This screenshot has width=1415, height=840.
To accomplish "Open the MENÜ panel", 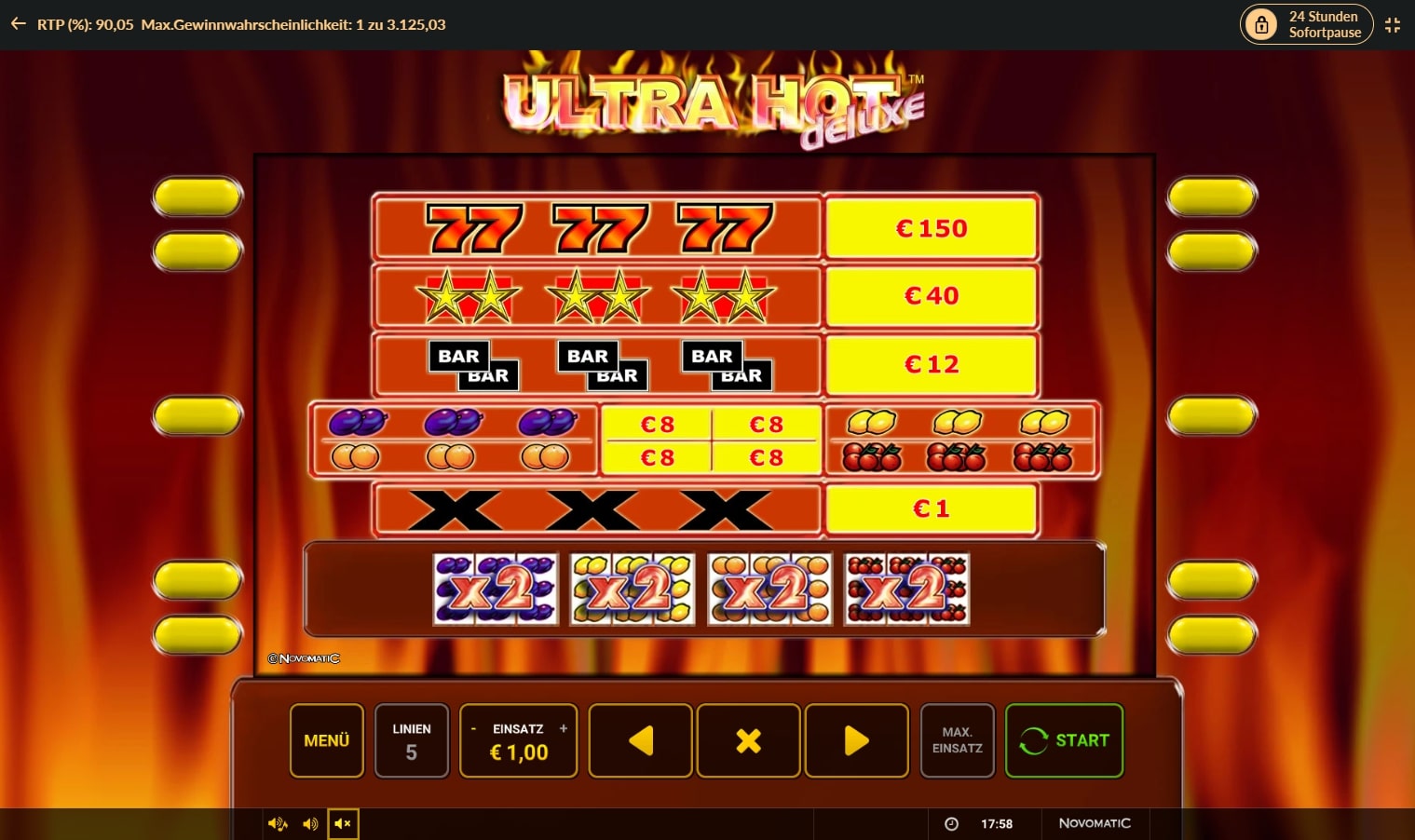I will (x=326, y=740).
